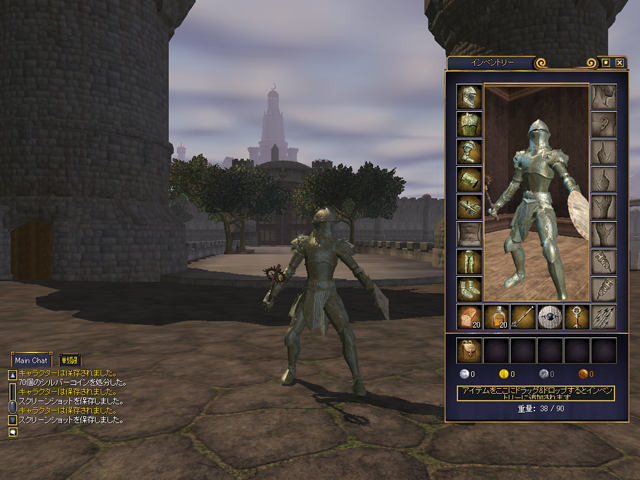Select the potion flask item
This screenshot has height=480, width=640.
pos(496,317)
